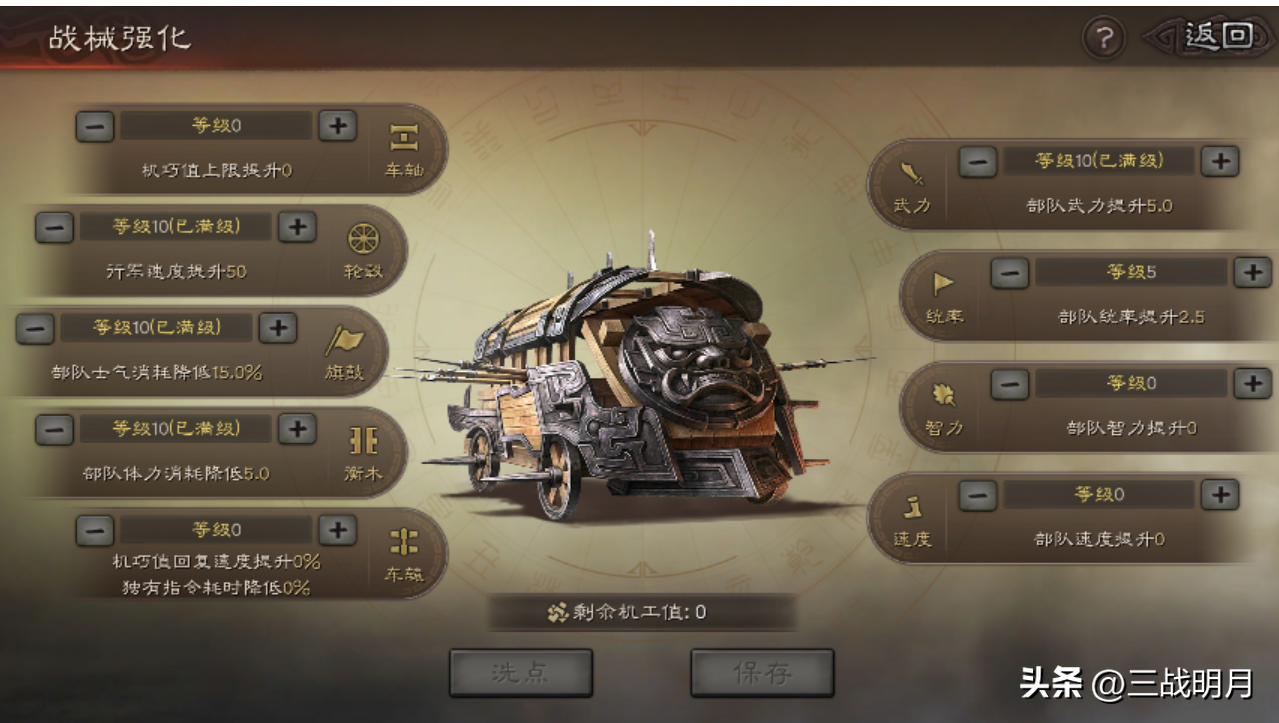
Task: Click the 洗点 reset points button
Action: pos(521,672)
